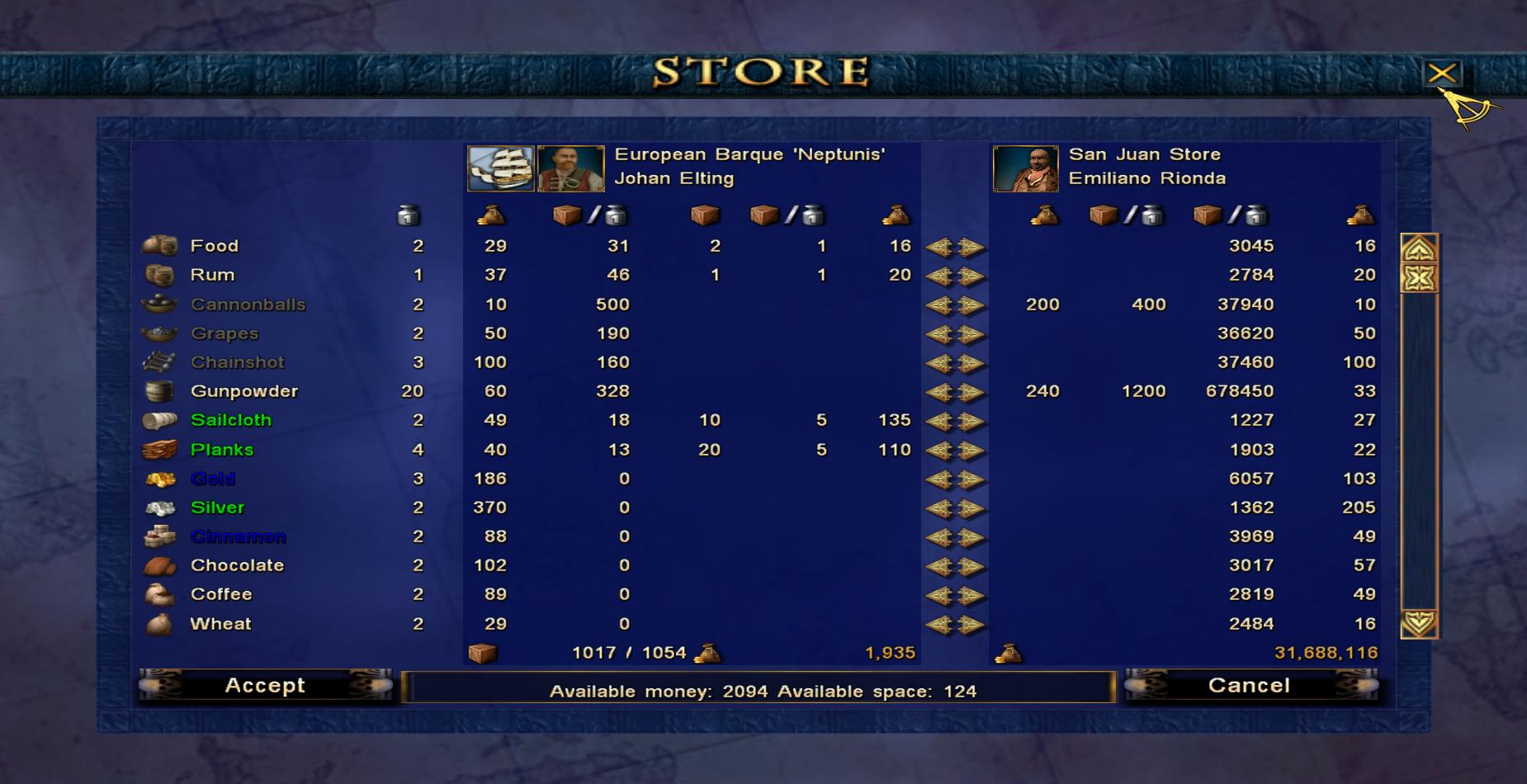Viewport: 1527px width, 784px height.
Task: Click shopkeeper Emiliano Rionda's portrait
Action: 1025,168
